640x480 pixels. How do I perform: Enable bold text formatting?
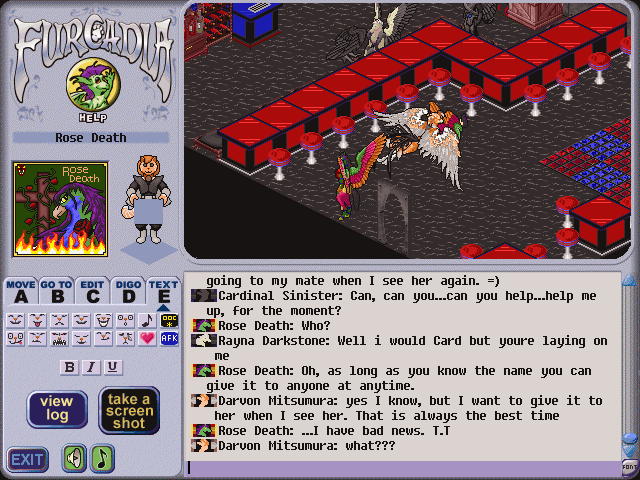[69, 367]
